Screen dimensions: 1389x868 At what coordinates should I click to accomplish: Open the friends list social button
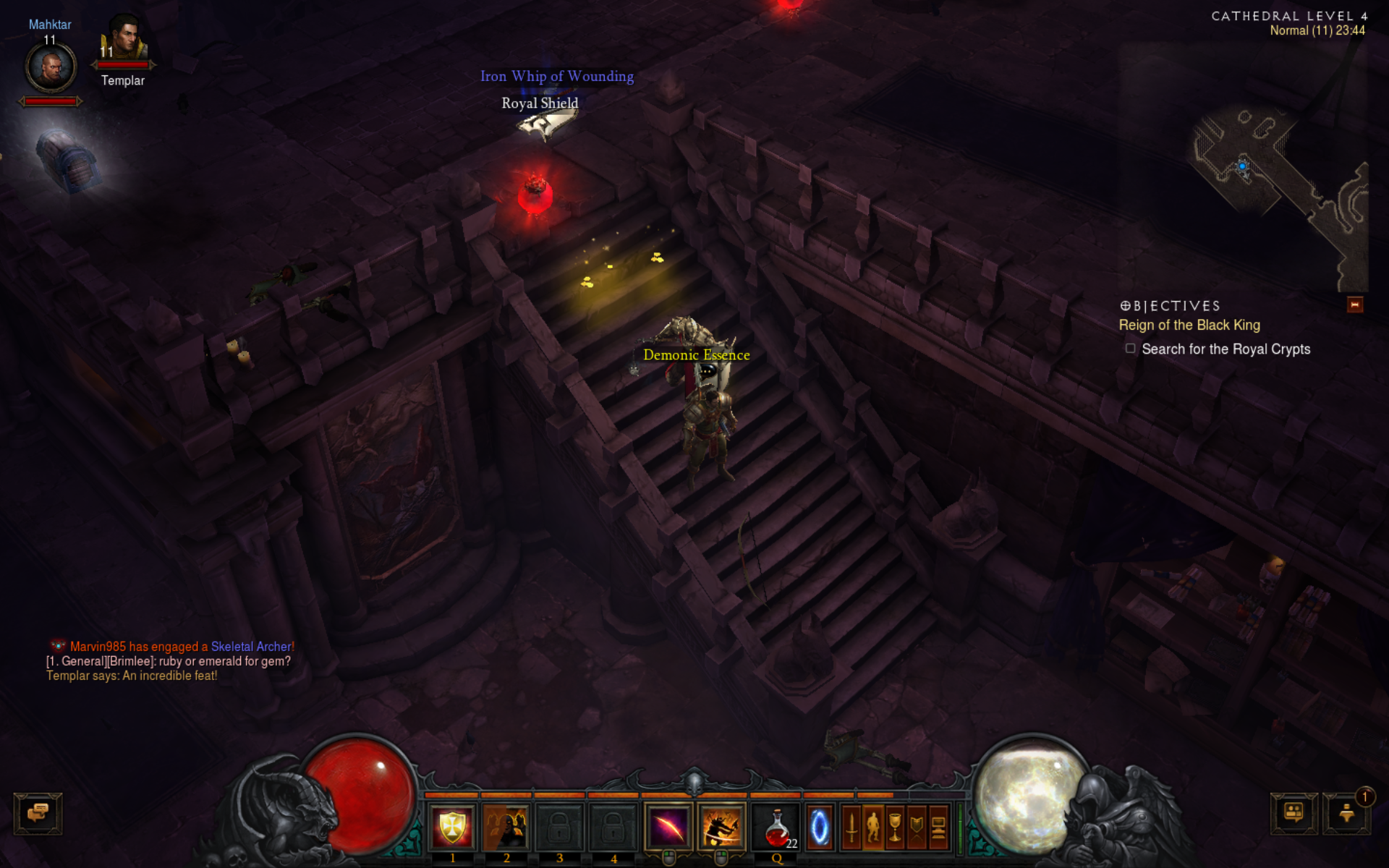1294,813
